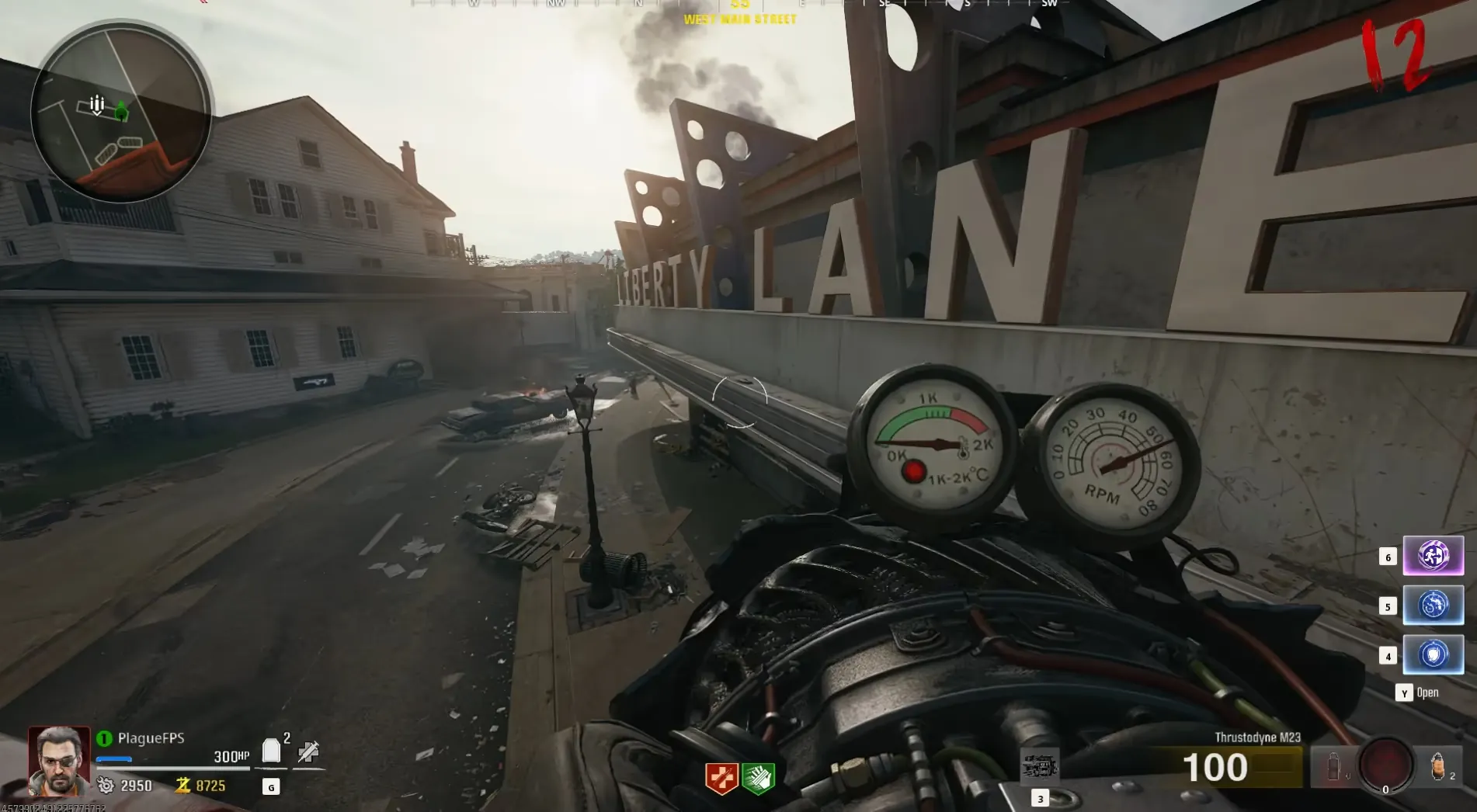1477x812 pixels.
Task: Activate the blue shield GobbleGum
Action: (1433, 655)
